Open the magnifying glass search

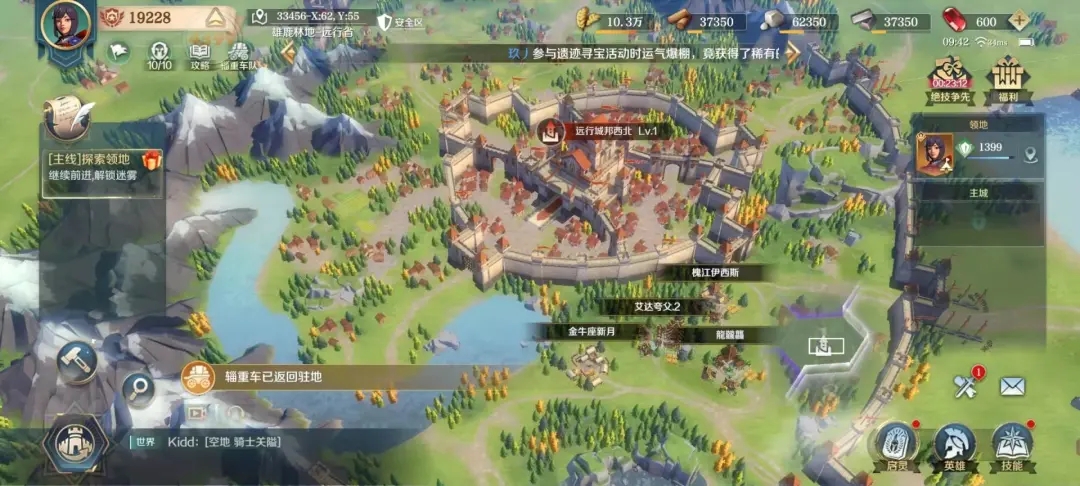(x=138, y=388)
